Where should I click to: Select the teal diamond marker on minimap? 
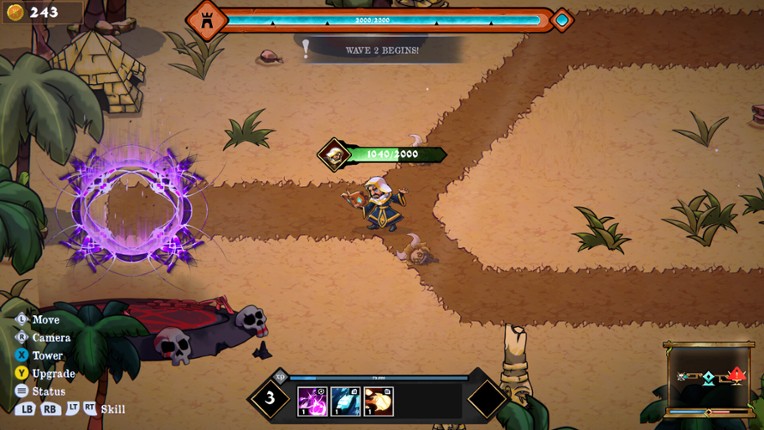coord(708,378)
